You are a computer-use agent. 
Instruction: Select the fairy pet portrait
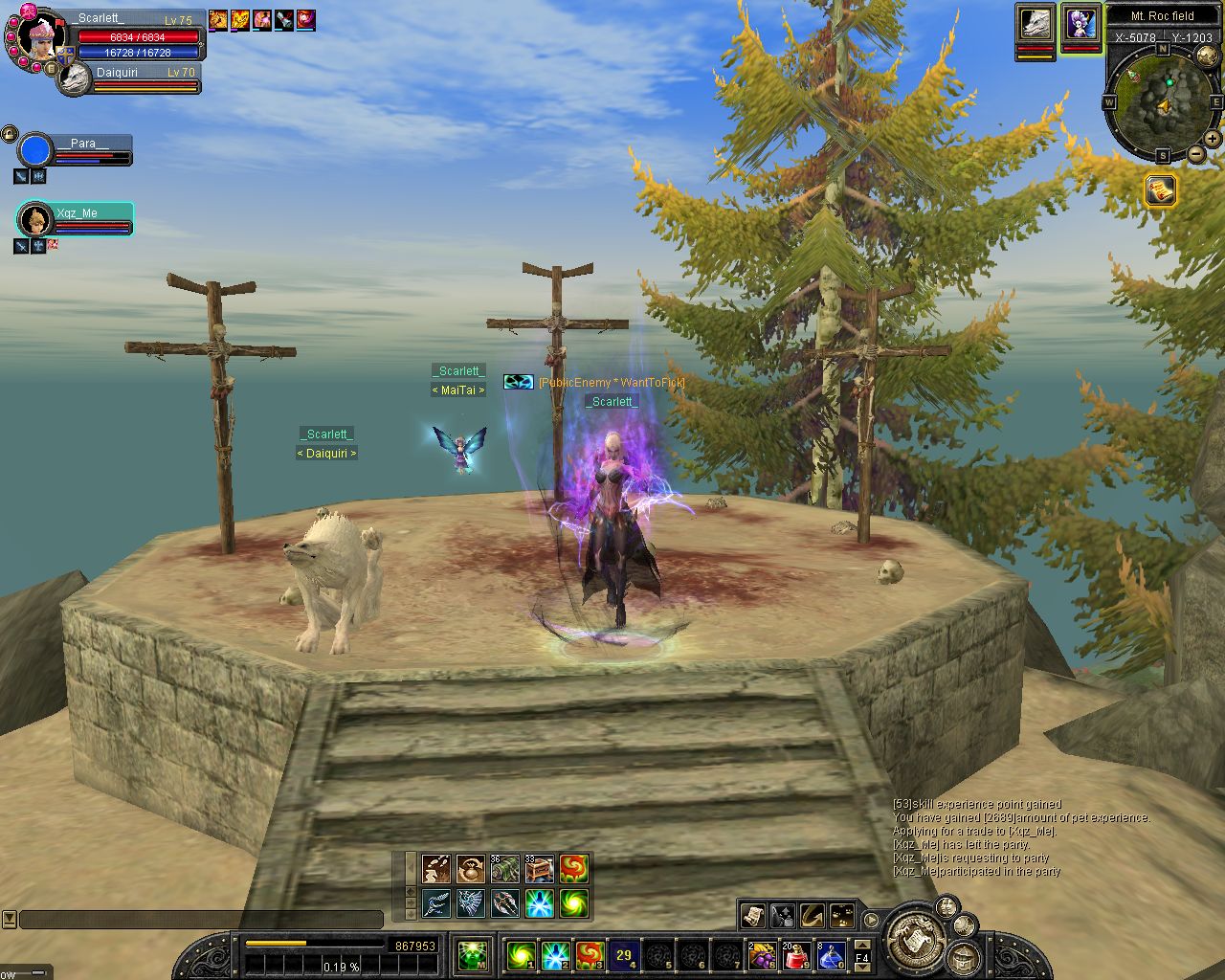pyautogui.click(x=1080, y=23)
